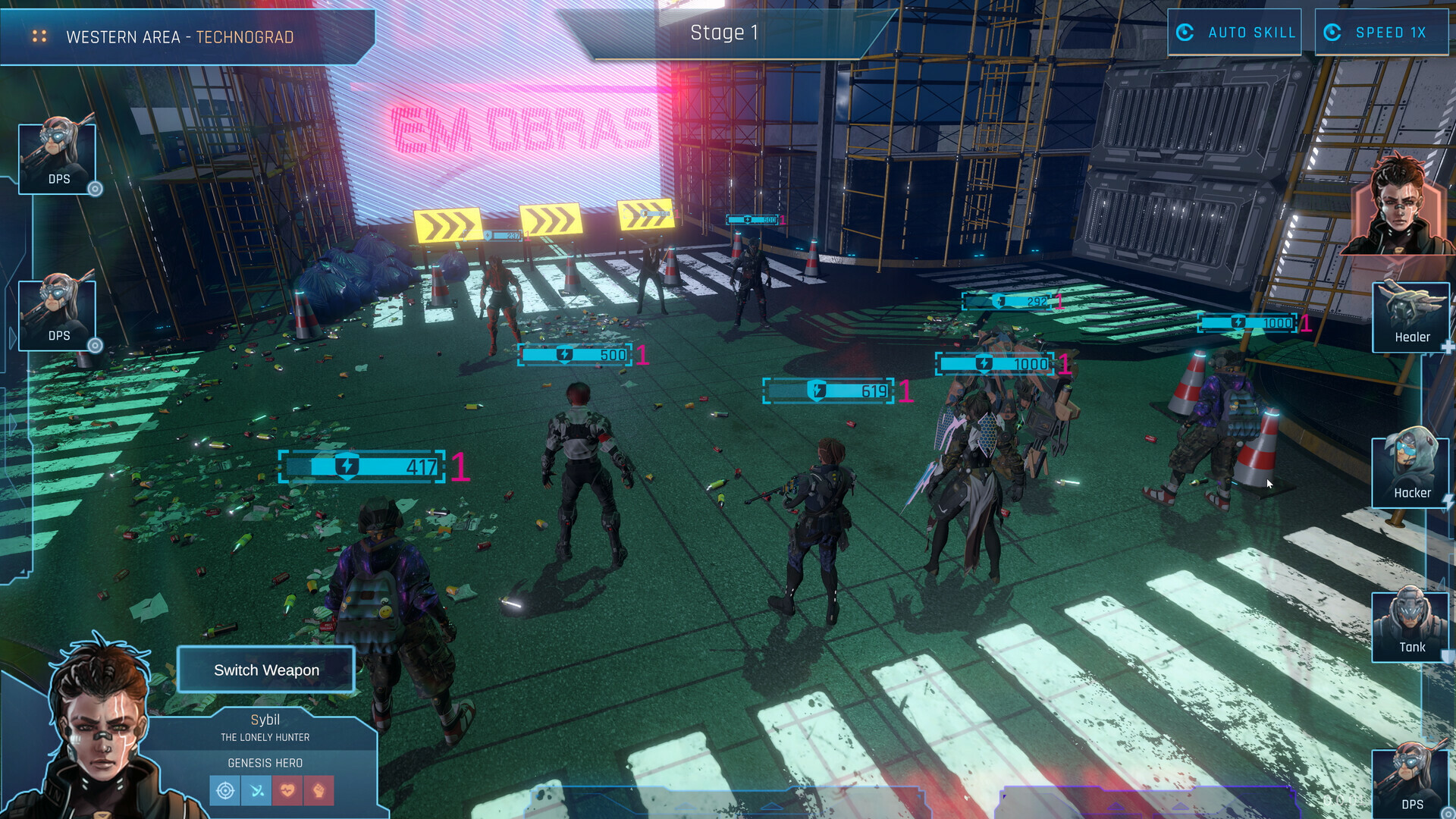Select Sybil's targeting reticle skill
Image resolution: width=1456 pixels, height=819 pixels.
225,790
